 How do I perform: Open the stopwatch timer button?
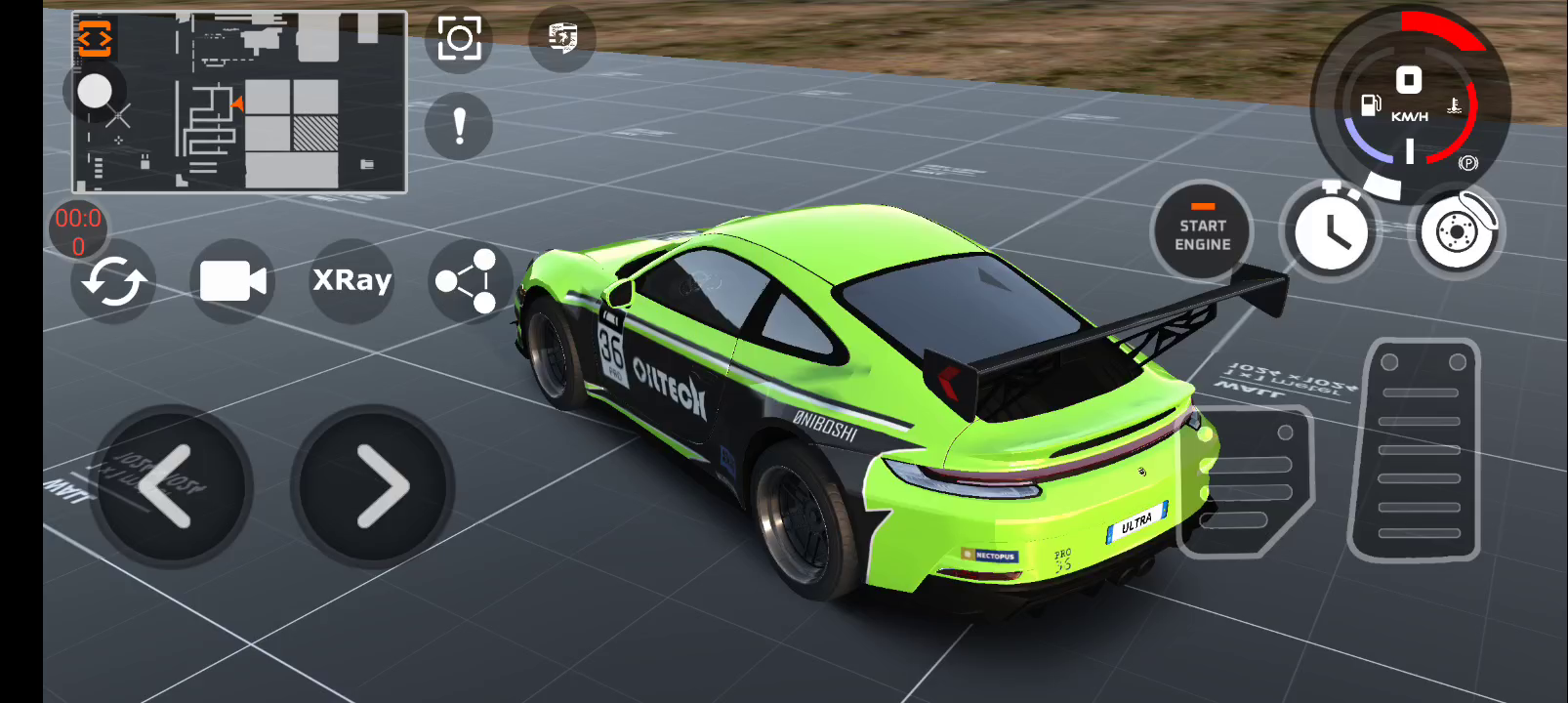coord(1330,232)
